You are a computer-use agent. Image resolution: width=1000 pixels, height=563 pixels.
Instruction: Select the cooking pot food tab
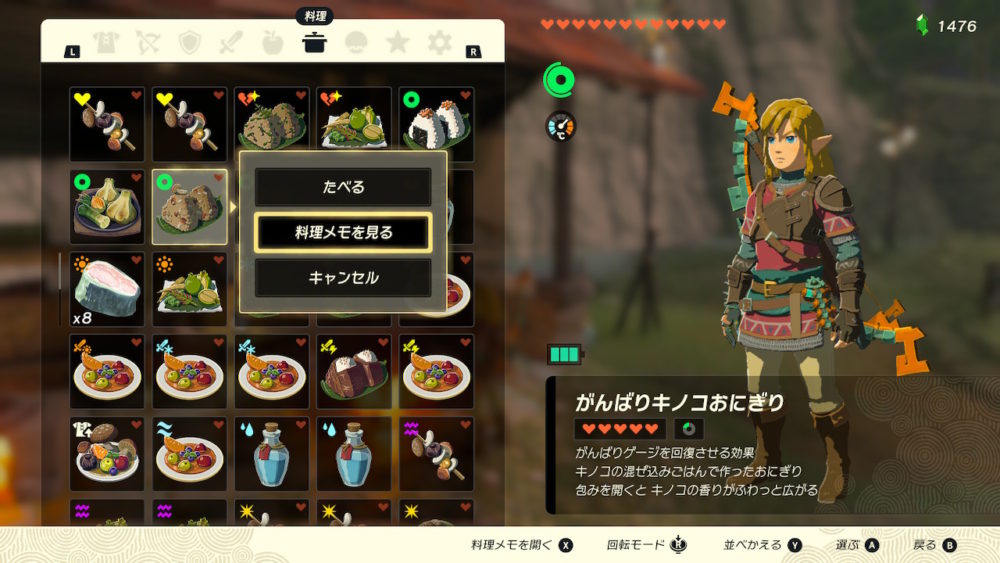(315, 42)
